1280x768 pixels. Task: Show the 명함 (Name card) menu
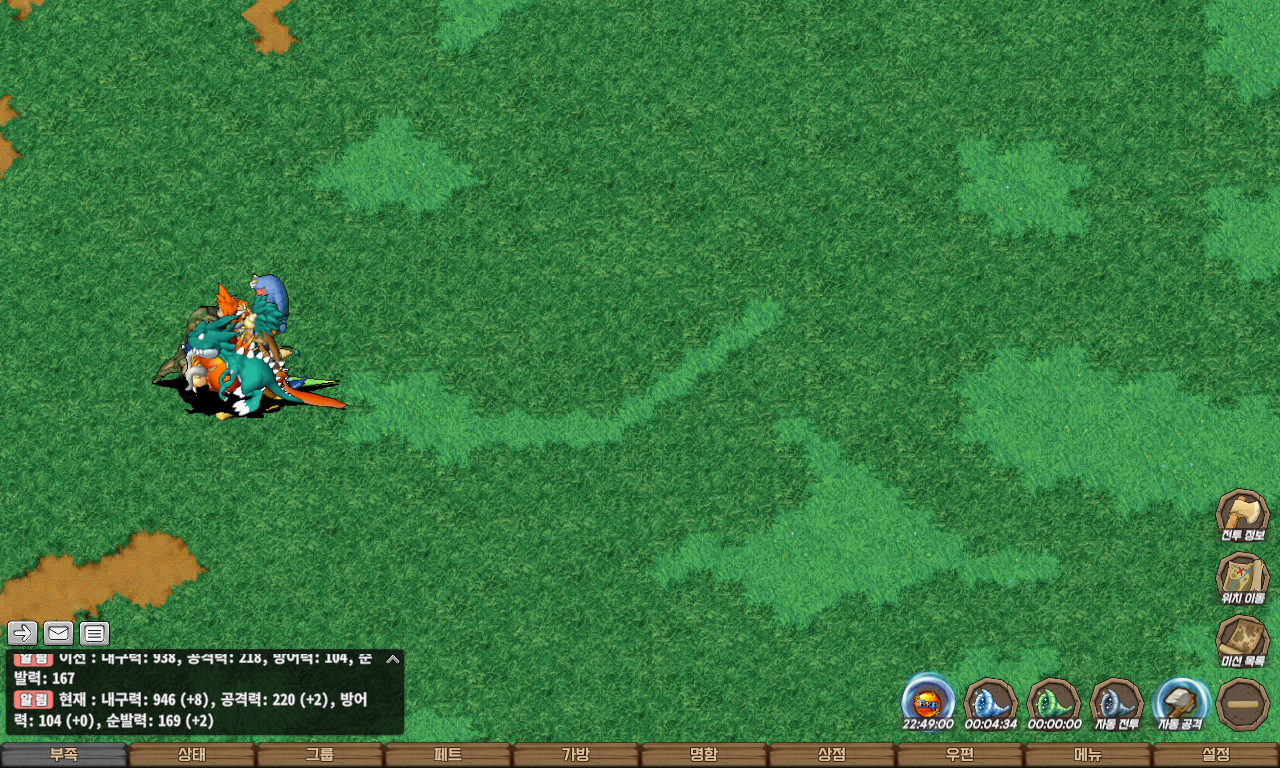pyautogui.click(x=704, y=755)
